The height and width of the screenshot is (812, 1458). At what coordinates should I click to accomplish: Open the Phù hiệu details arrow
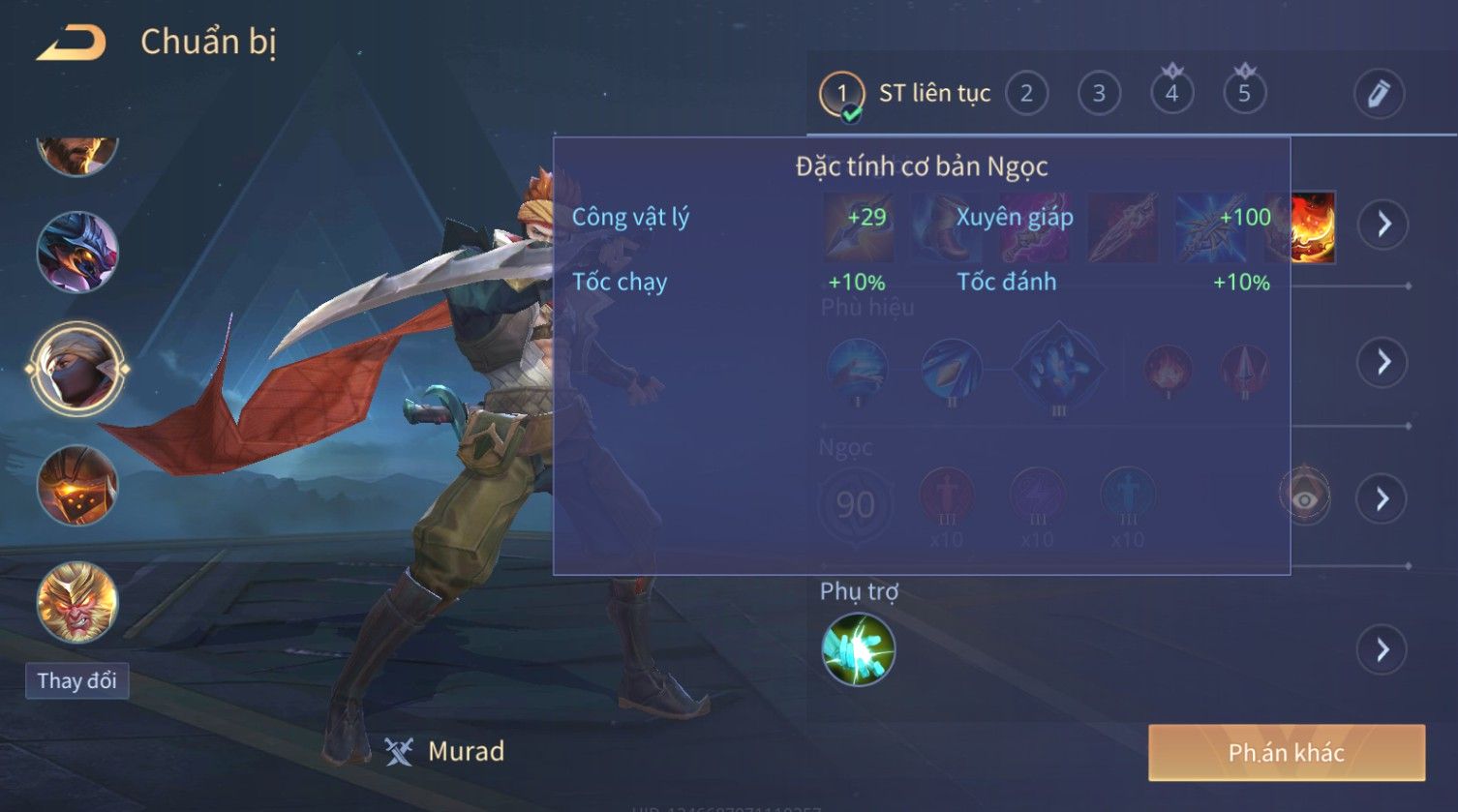(x=1383, y=362)
